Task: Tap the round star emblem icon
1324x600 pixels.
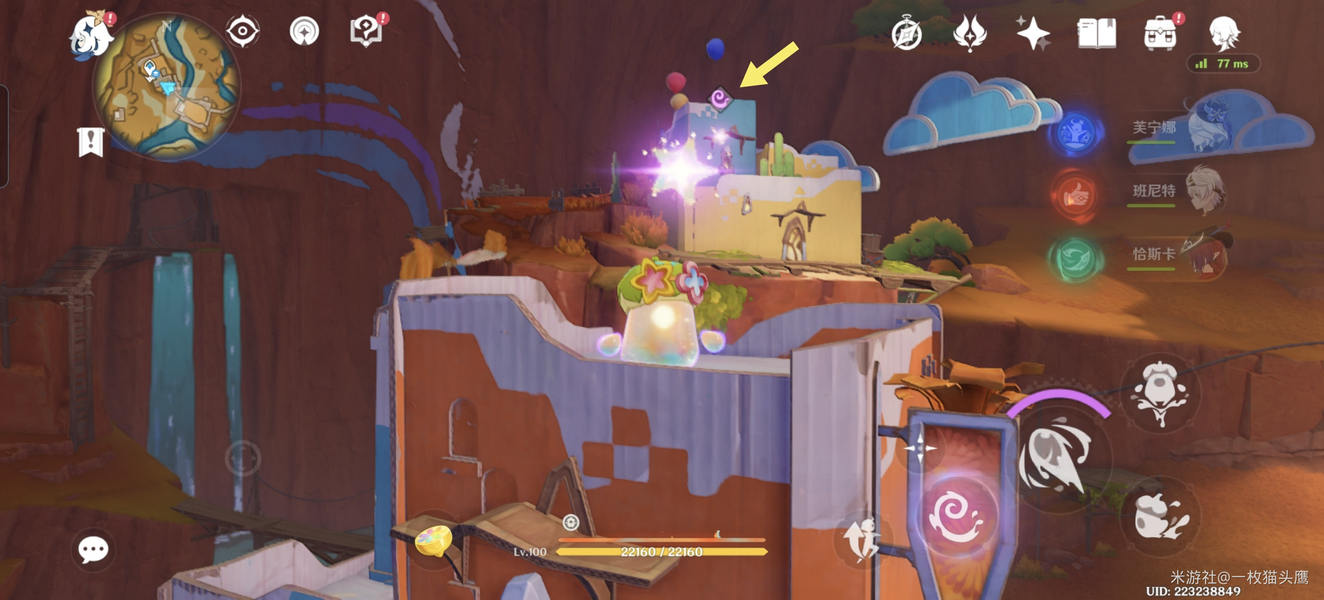Action: pos(305,32)
